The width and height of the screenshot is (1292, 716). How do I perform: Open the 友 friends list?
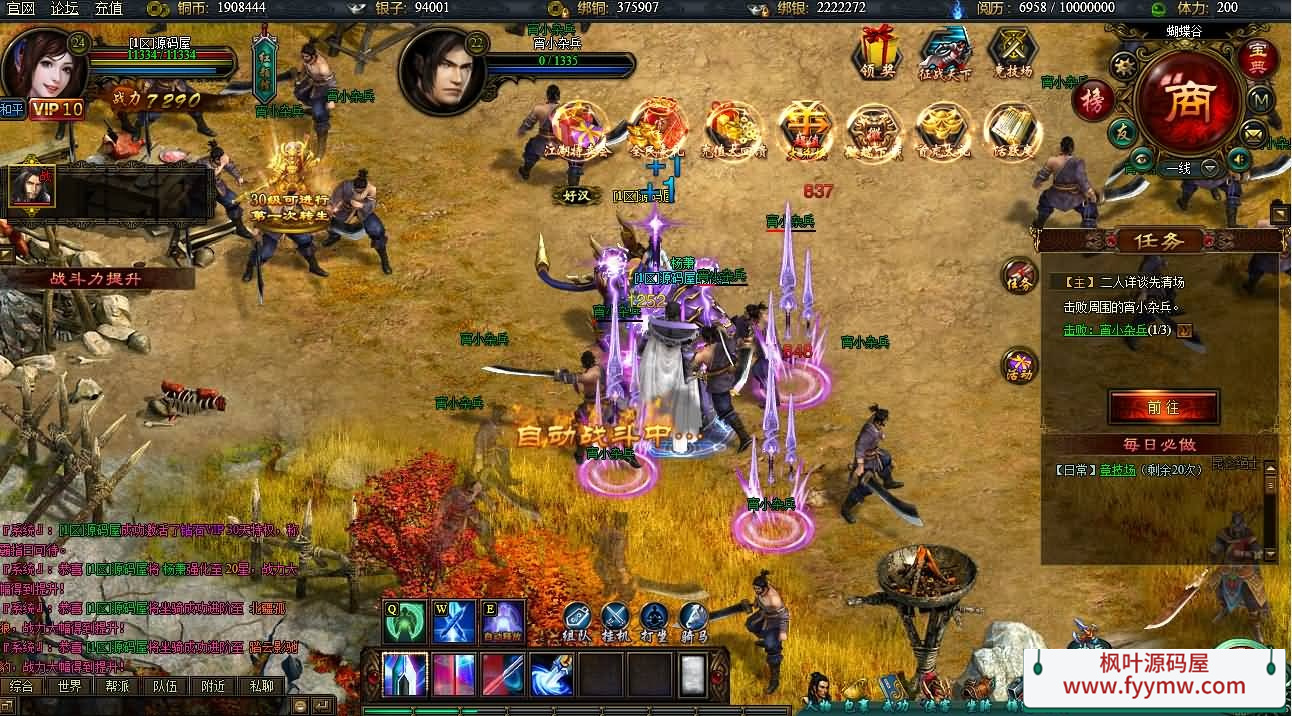point(1124,133)
